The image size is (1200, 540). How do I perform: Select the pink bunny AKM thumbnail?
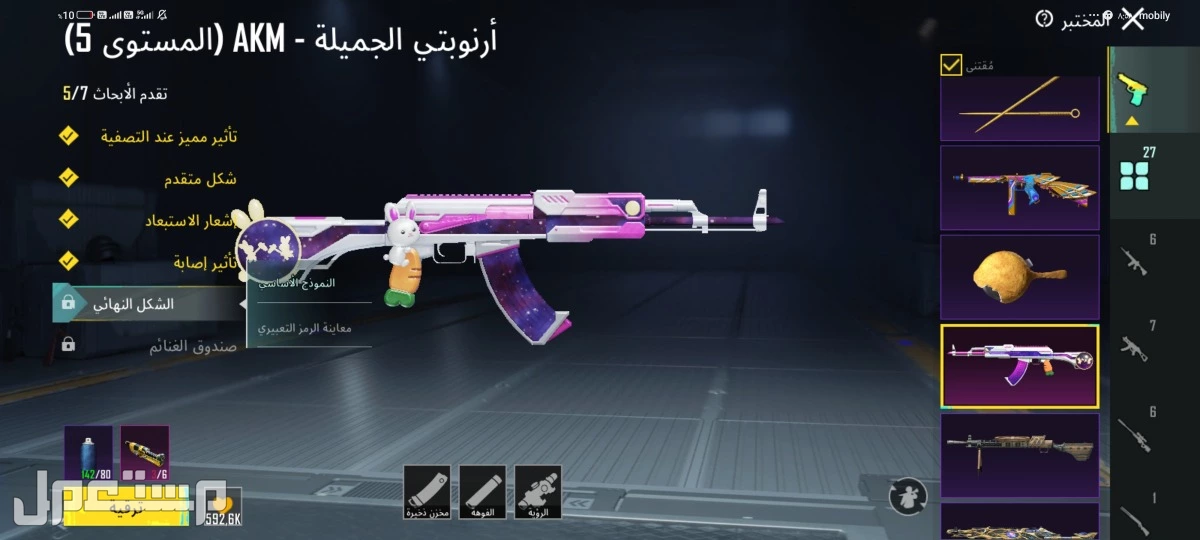1019,365
